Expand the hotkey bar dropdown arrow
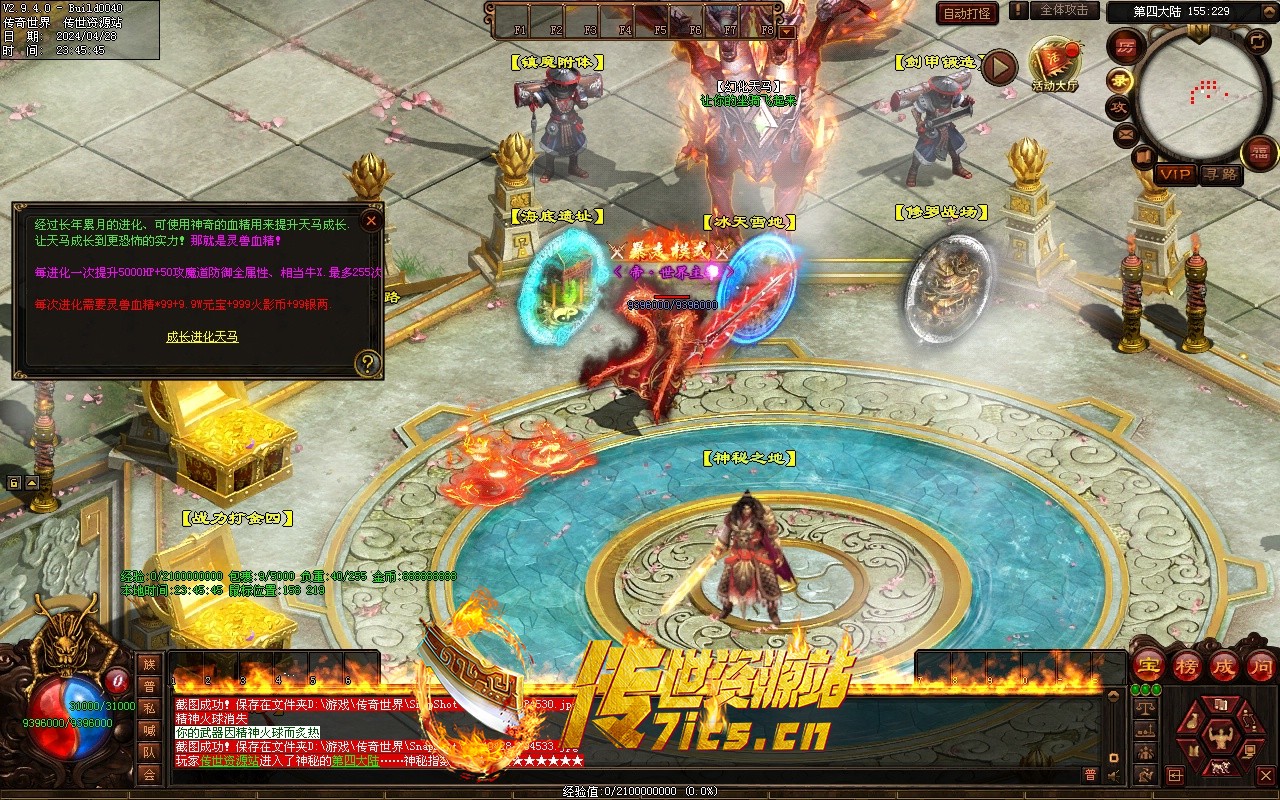Viewport: 1280px width, 800px height. point(786,31)
